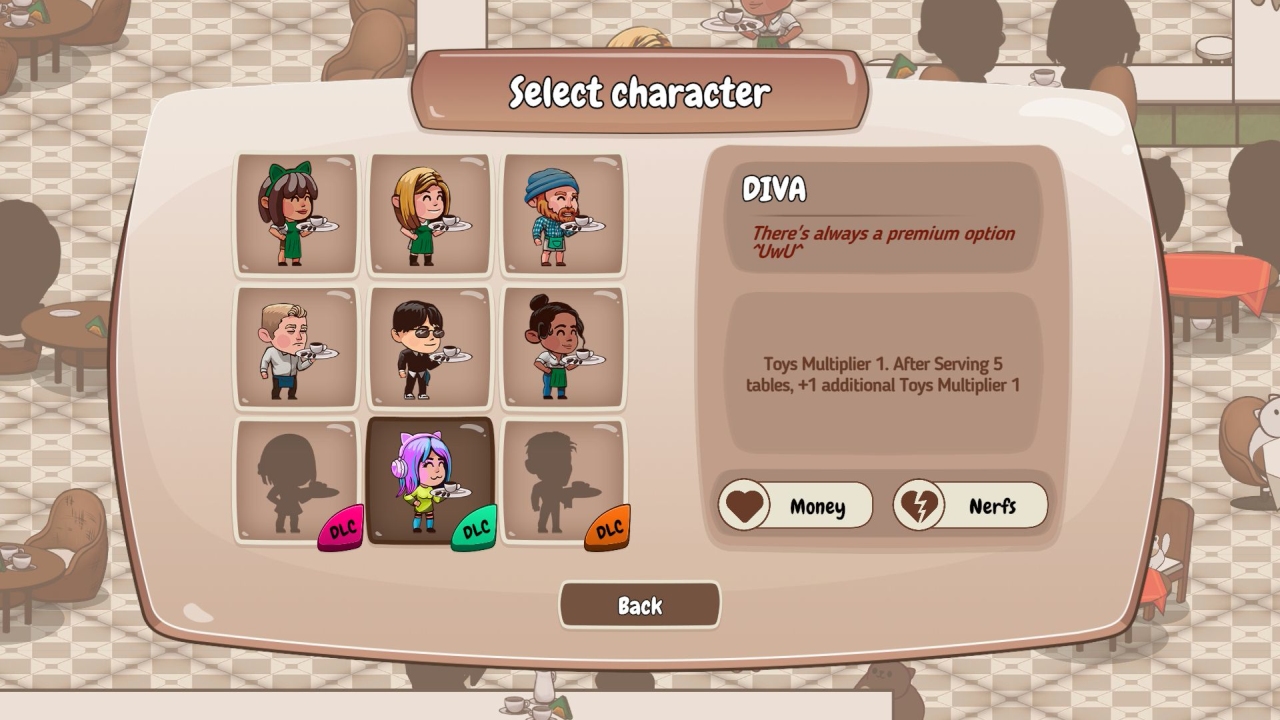This screenshot has width=1280, height=720.
Task: Choose the character wearing black sunglasses
Action: tap(430, 347)
